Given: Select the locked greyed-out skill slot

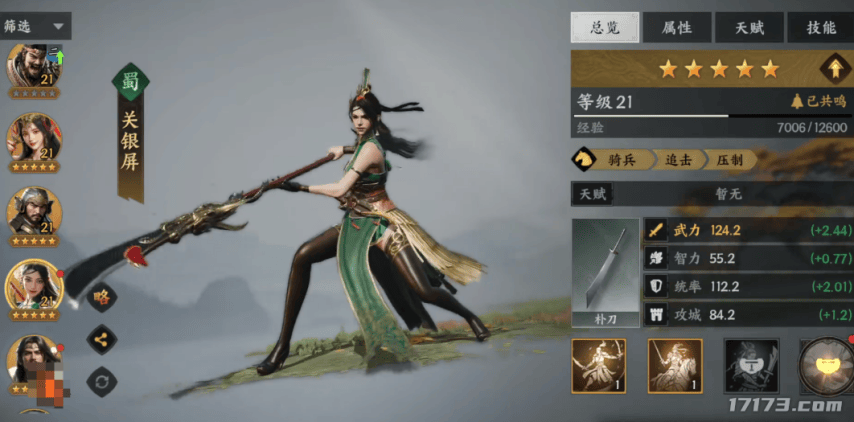Looking at the screenshot, I should (x=751, y=365).
